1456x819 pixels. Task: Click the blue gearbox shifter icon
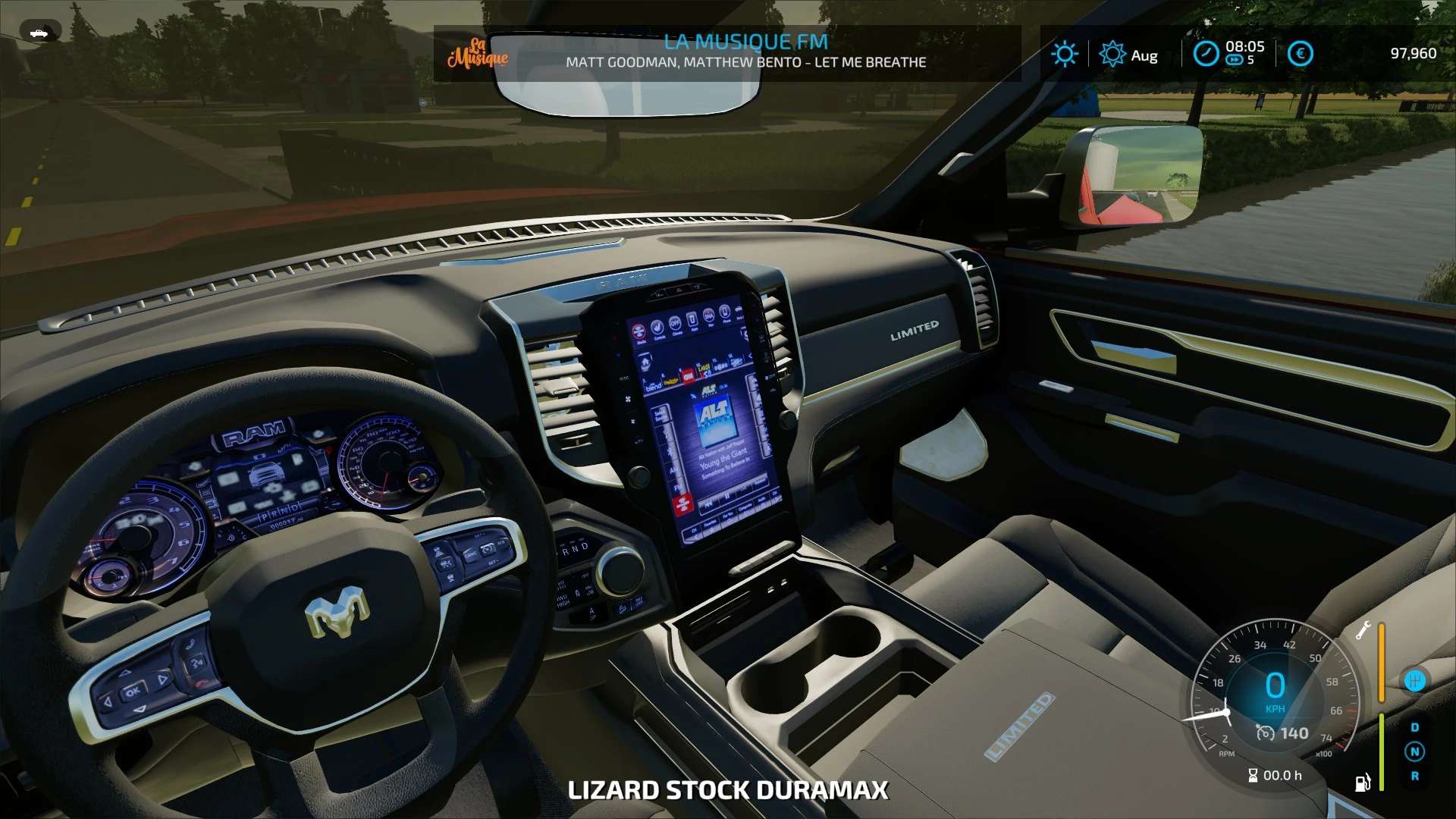click(x=1414, y=680)
